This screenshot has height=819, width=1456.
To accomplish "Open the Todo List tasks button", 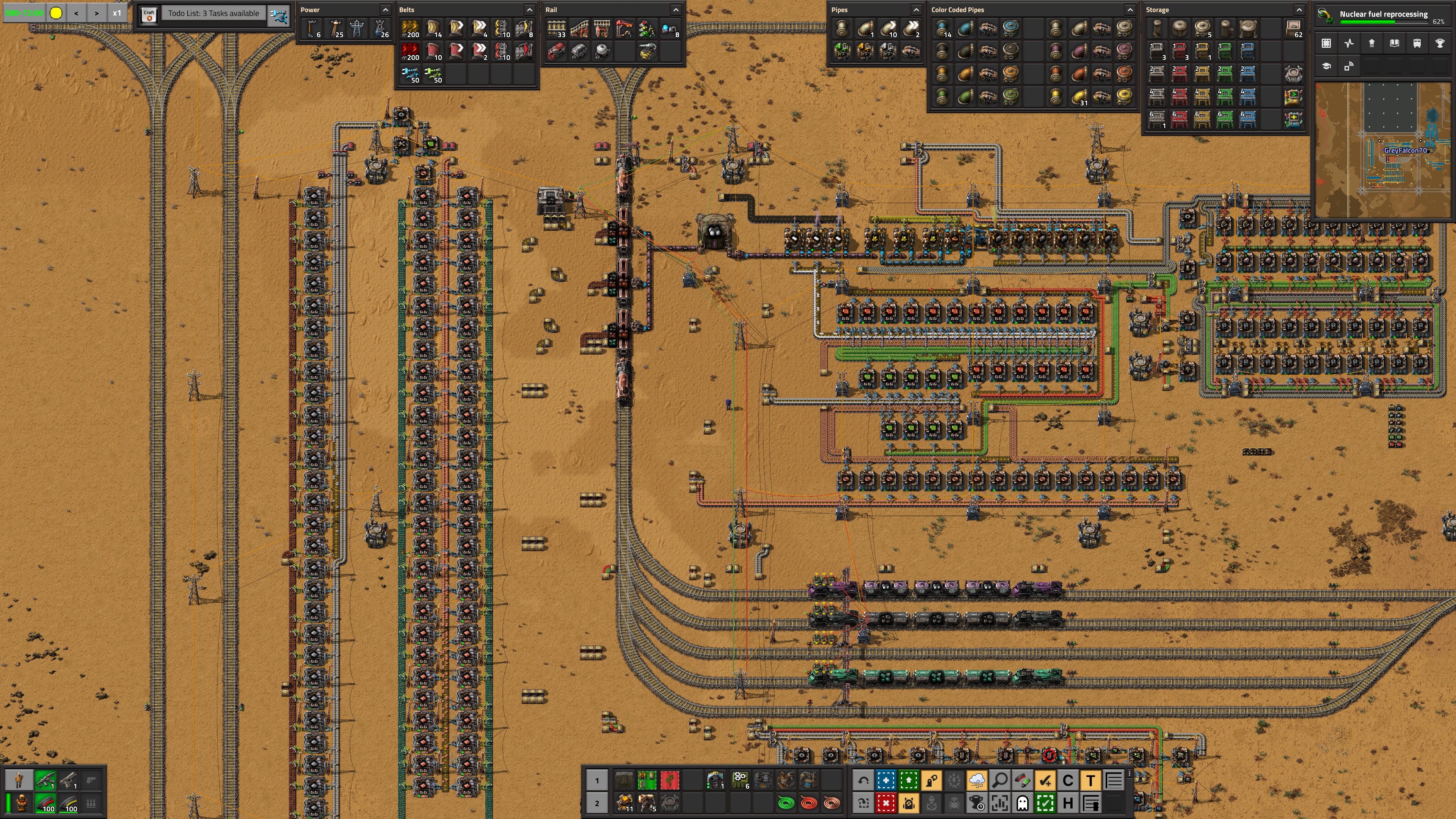I will tap(213, 14).
